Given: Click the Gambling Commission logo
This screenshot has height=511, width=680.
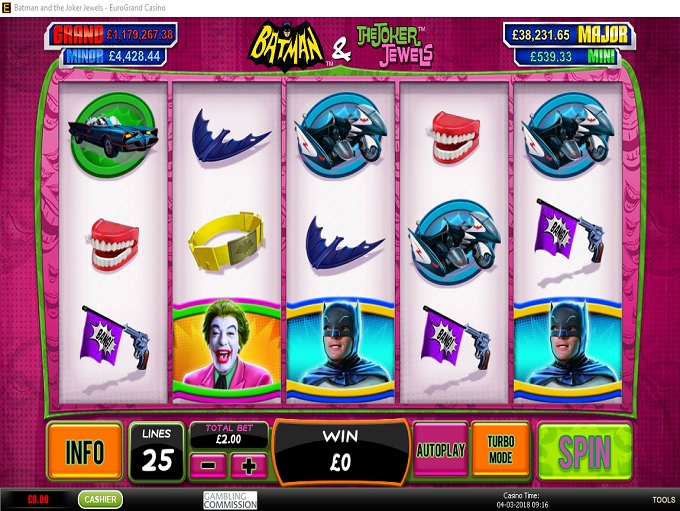Looking at the screenshot, I should (230, 500).
